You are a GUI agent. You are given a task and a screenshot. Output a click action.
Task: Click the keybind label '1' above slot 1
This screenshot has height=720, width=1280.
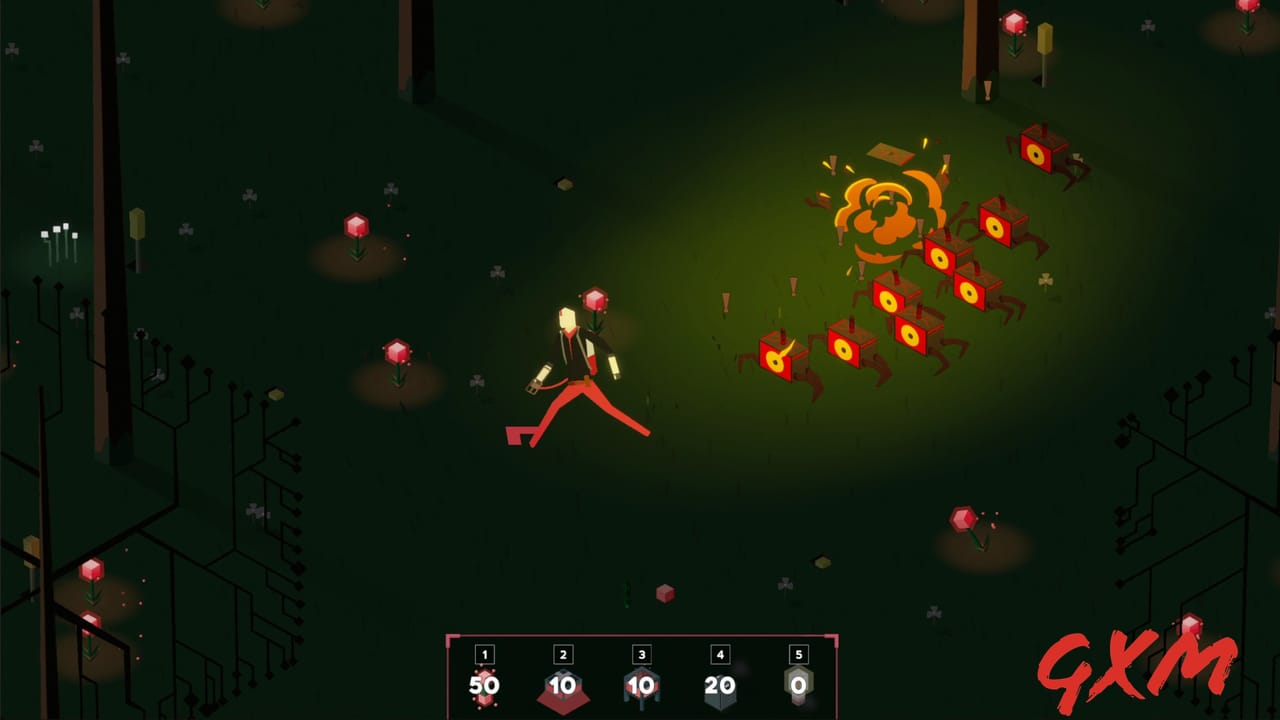[484, 655]
